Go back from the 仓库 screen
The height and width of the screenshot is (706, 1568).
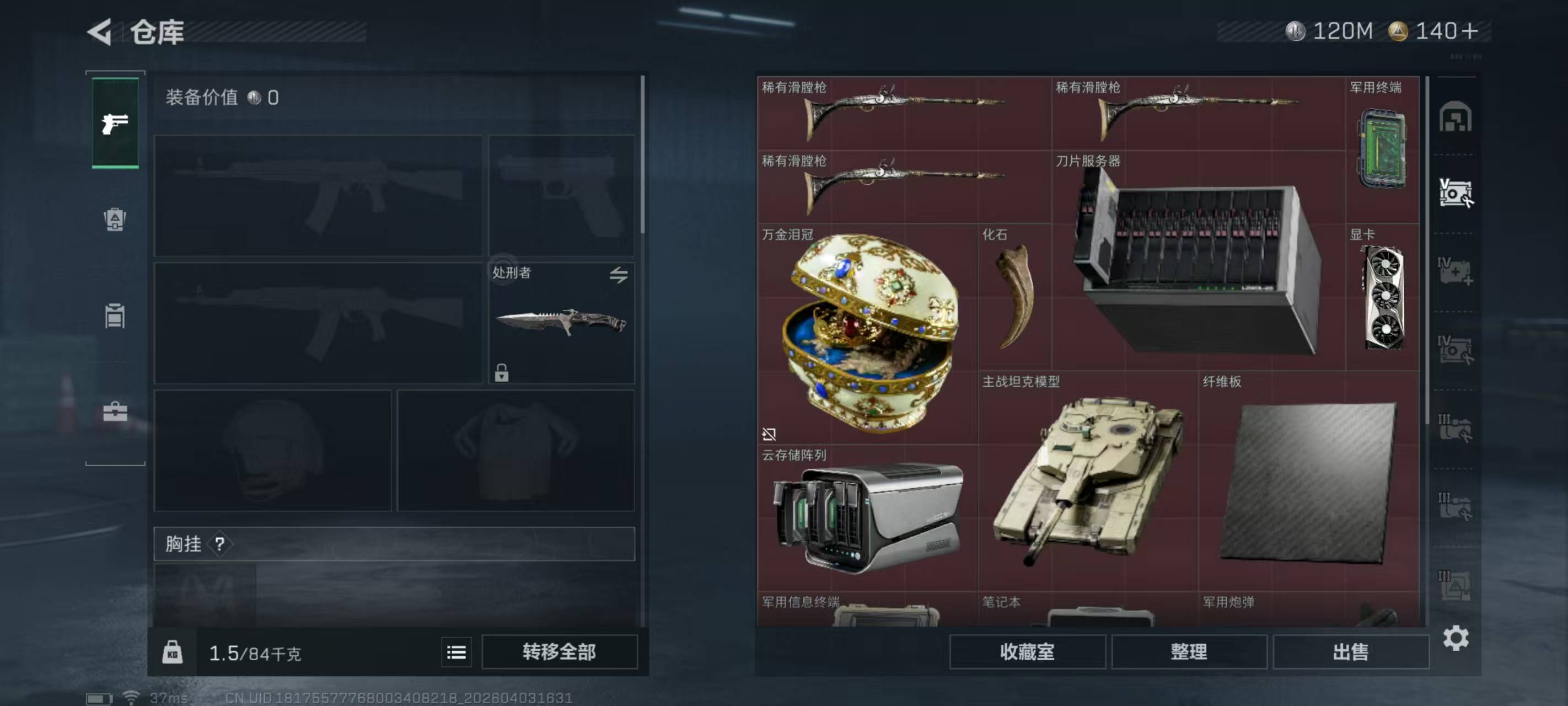(100, 31)
